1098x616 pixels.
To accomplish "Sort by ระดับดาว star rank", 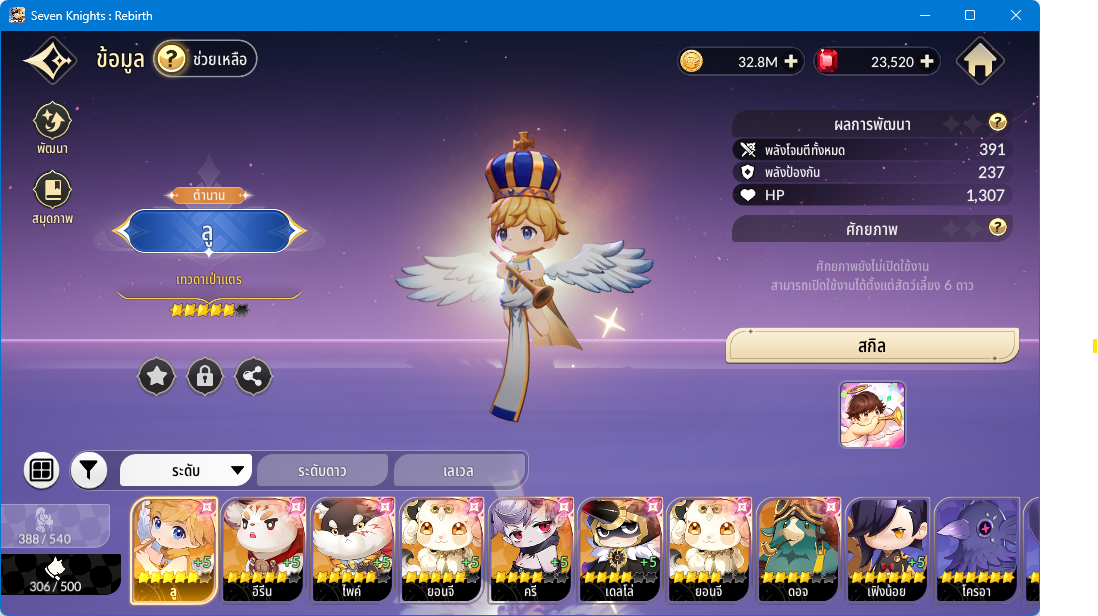I will (322, 470).
